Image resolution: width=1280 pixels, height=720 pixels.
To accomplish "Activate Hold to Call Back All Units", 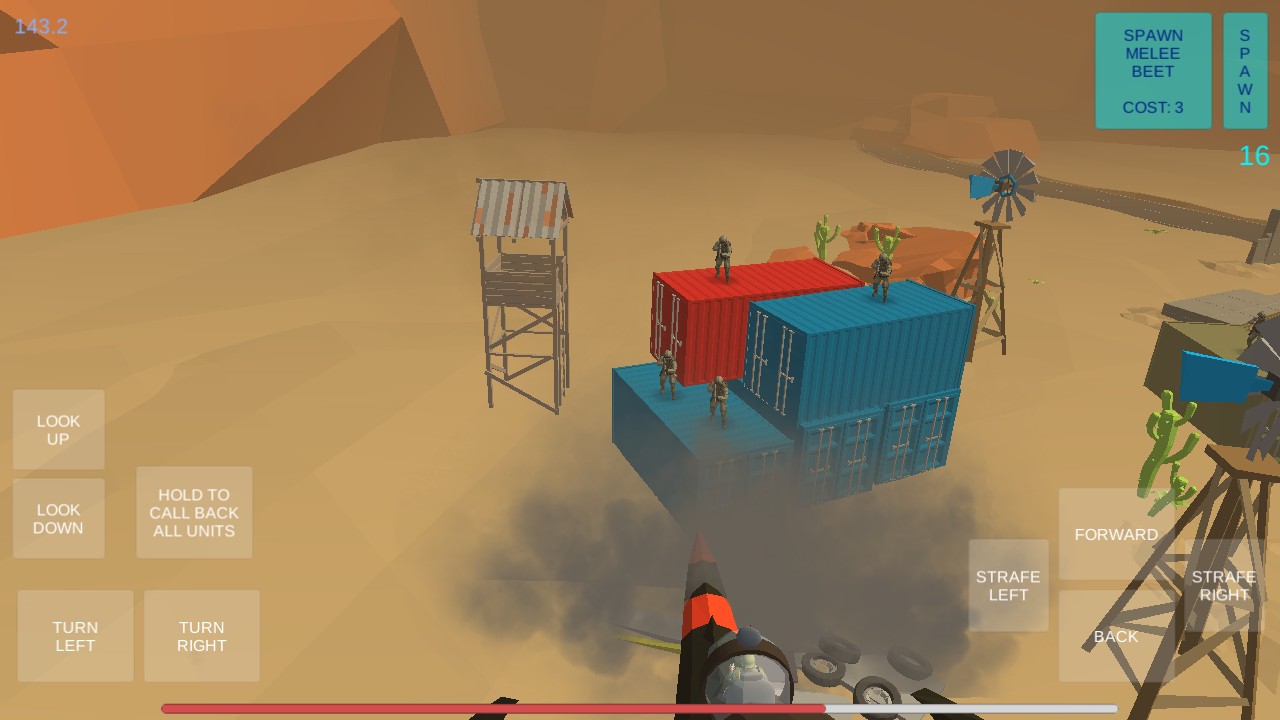I will coord(194,512).
